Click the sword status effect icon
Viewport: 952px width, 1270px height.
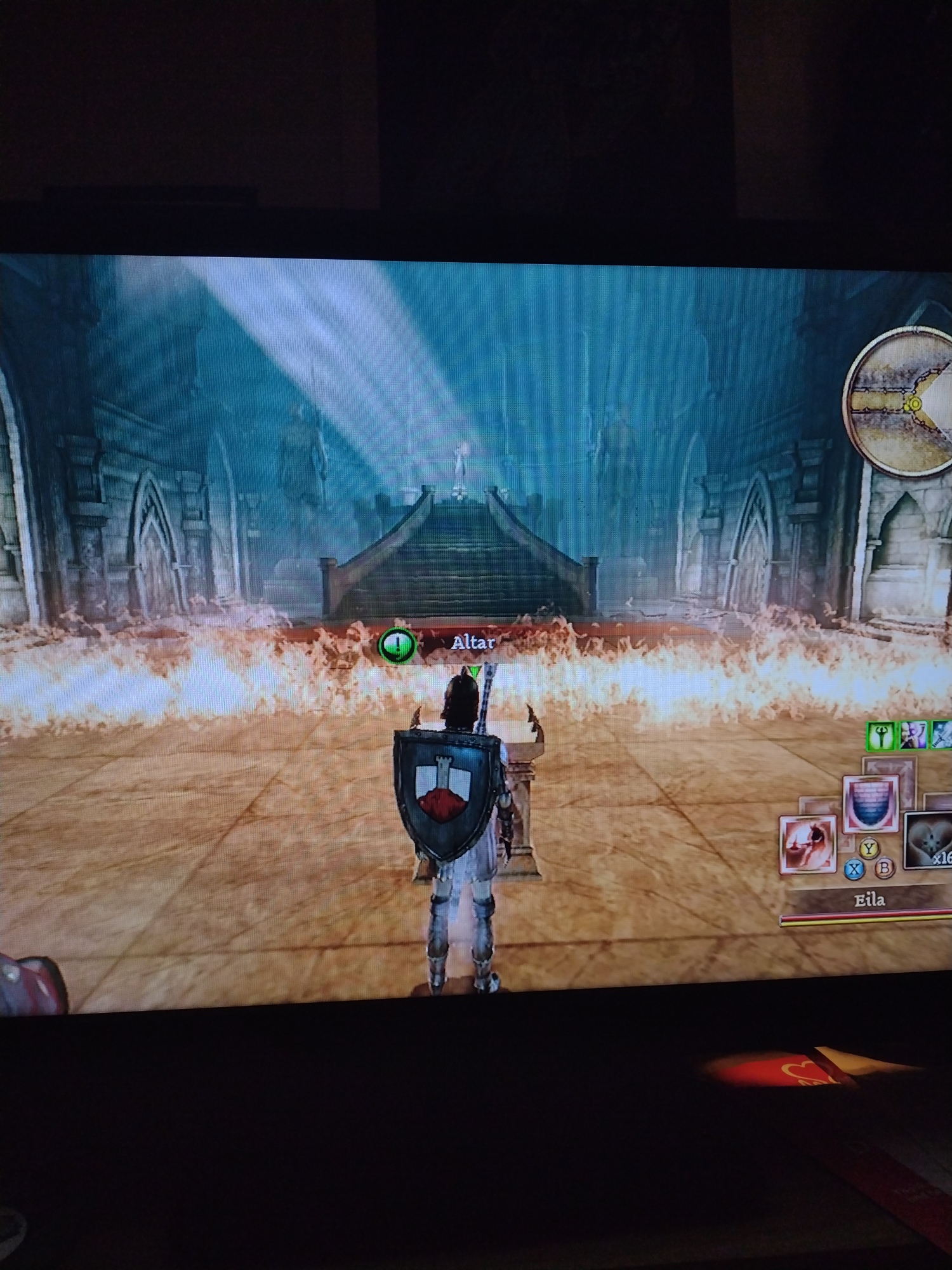tap(942, 735)
